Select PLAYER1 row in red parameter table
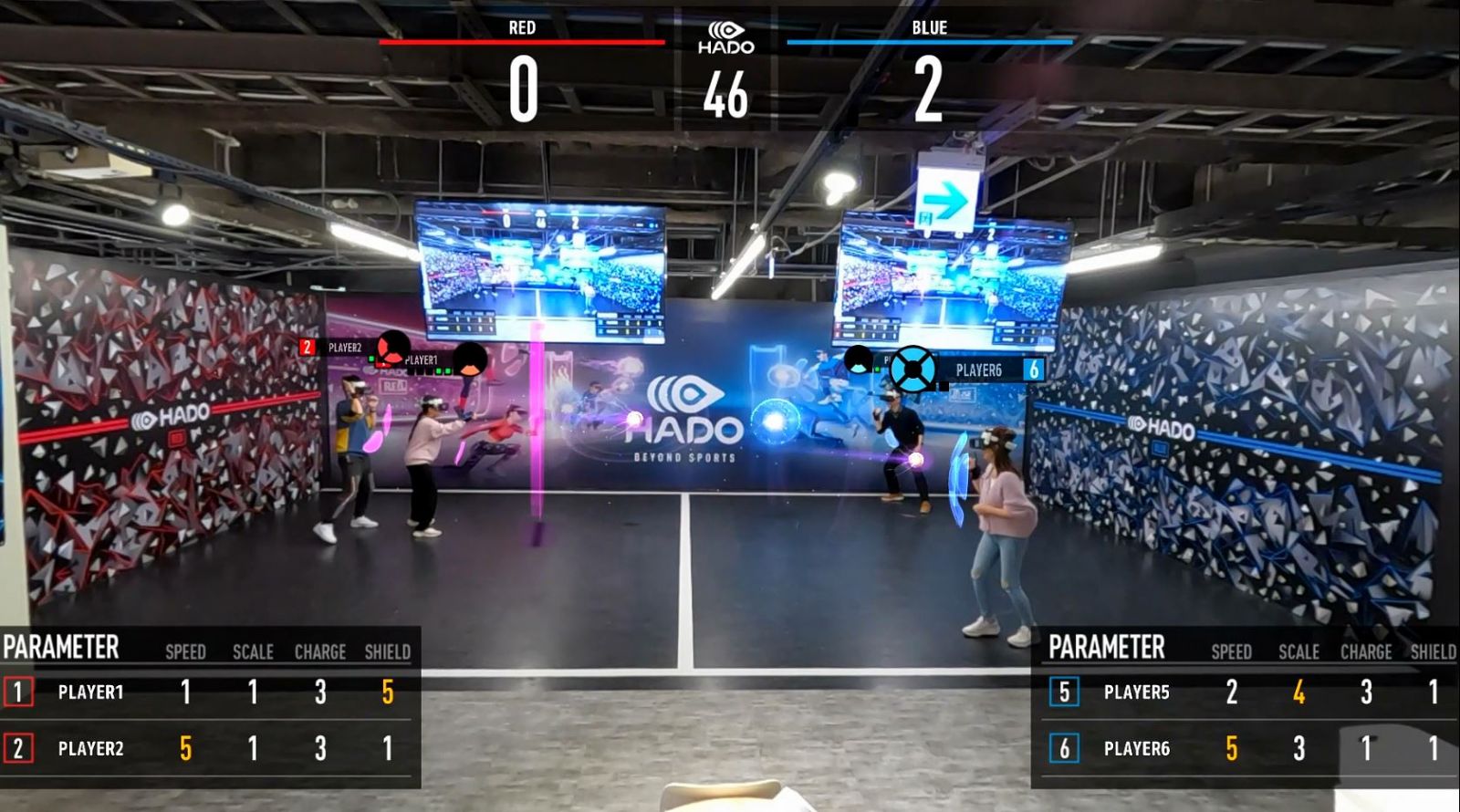This screenshot has height=812, width=1460. click(89, 692)
